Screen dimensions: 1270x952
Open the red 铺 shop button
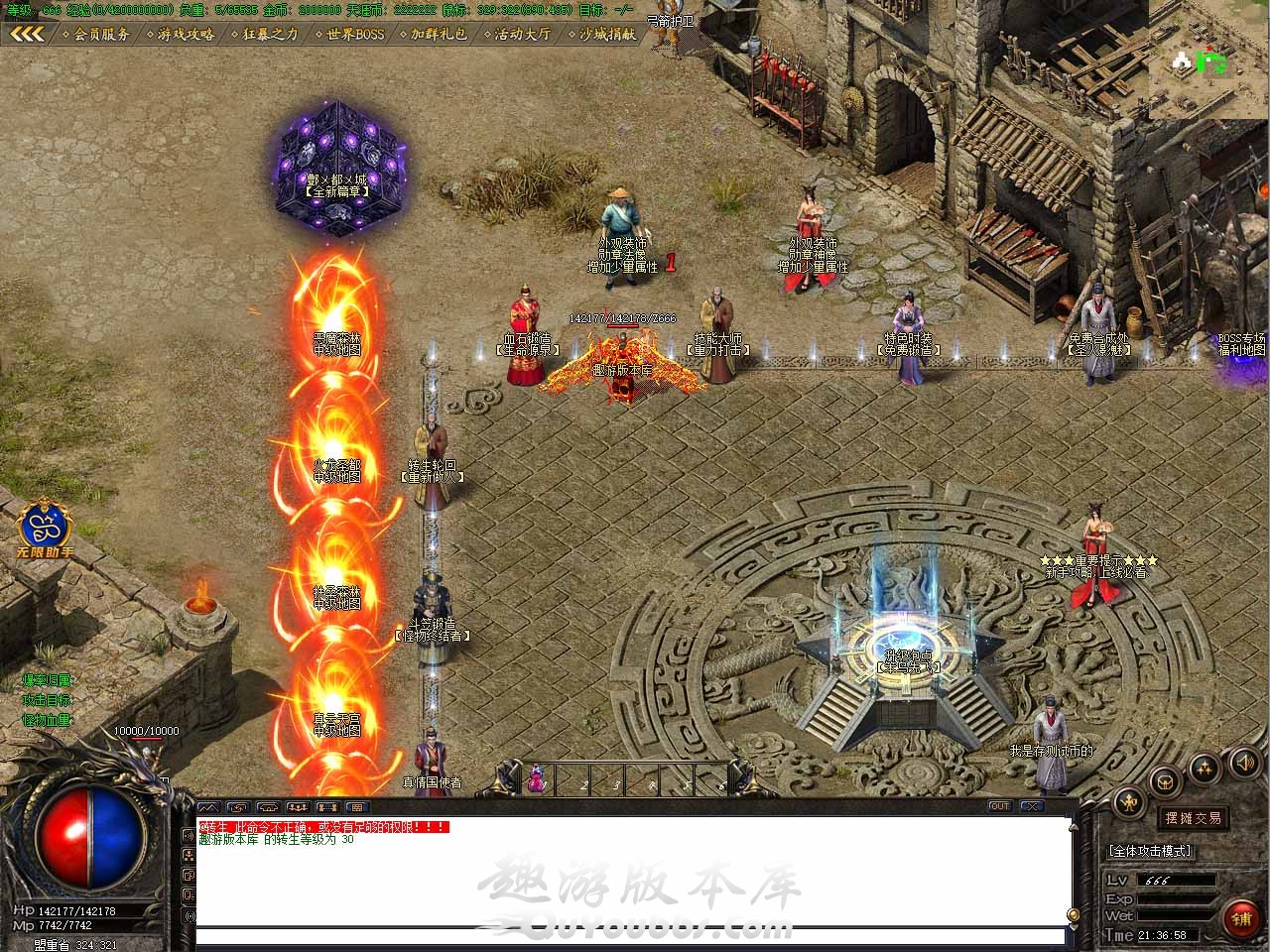(1241, 919)
